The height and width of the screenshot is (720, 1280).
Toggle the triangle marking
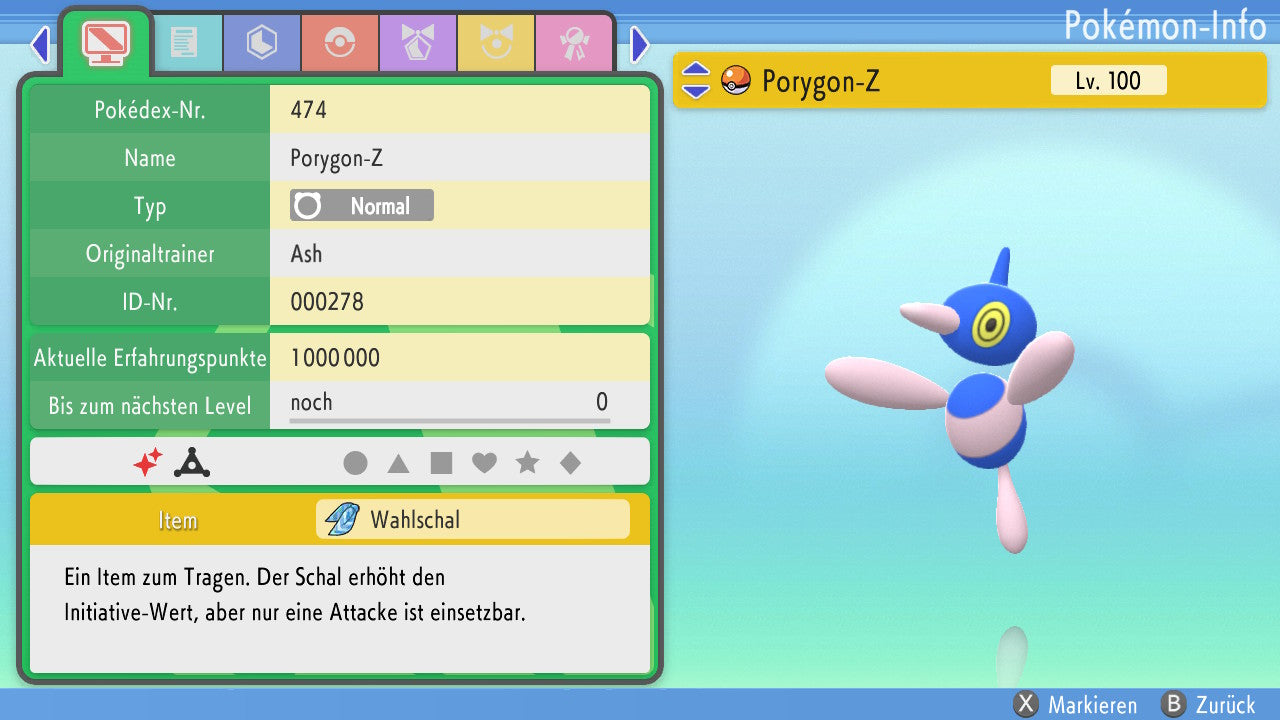pos(398,463)
